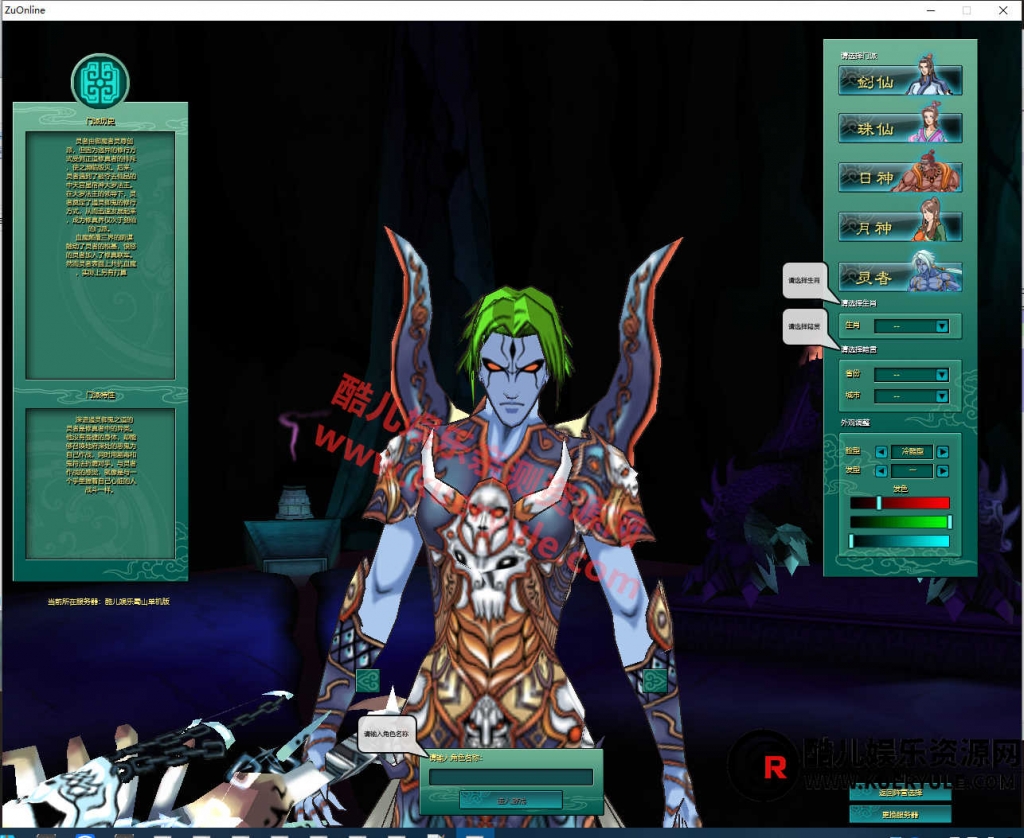Switch to the previous 脸型 face type
The image size is (1024, 838).
881,452
